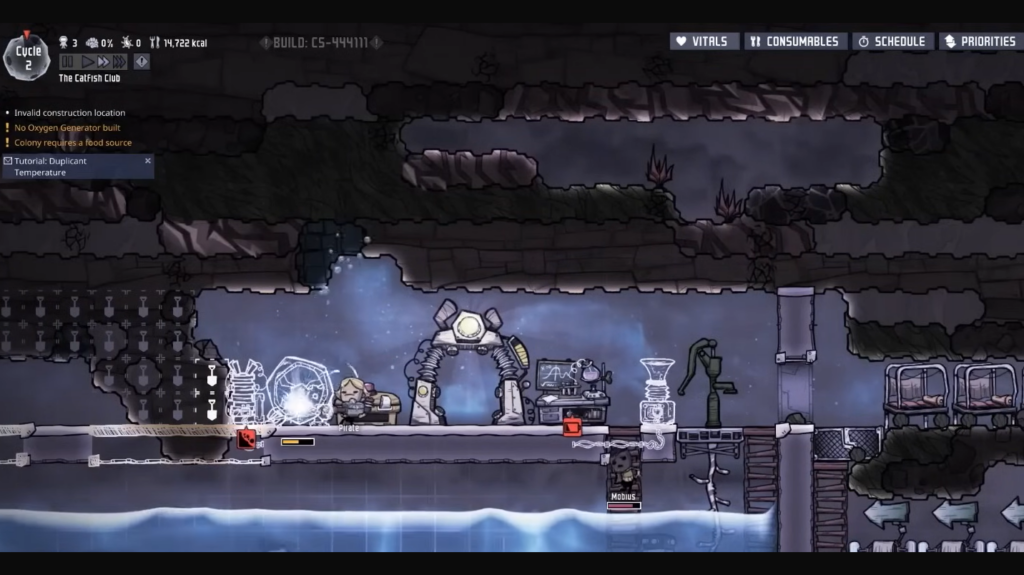1024x575 pixels.
Task: Toggle the red alert diamond button
Action: (142, 62)
